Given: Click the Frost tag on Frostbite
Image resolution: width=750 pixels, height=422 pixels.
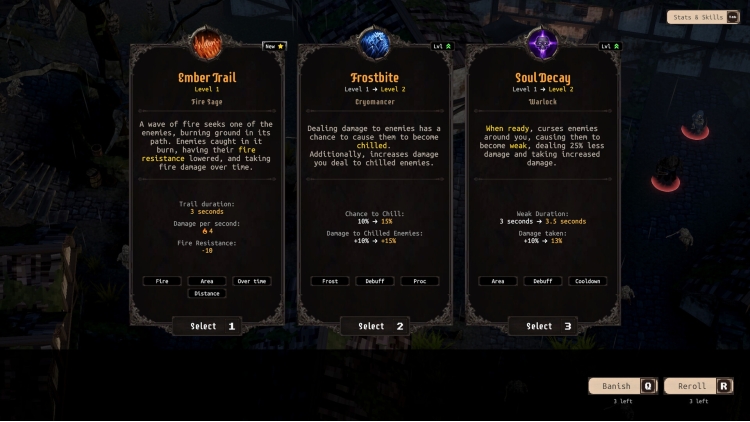Looking at the screenshot, I should click(x=329, y=281).
